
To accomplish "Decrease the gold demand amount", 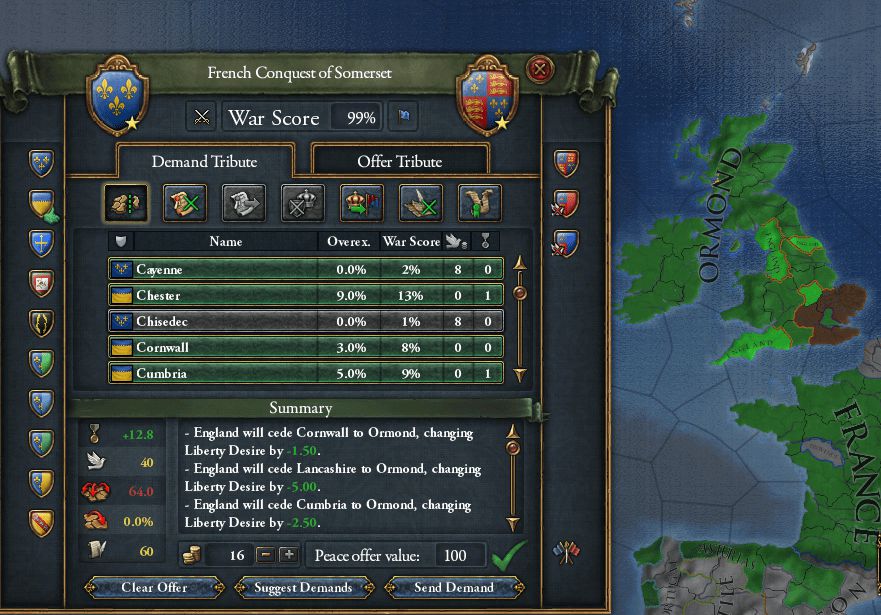I will tap(266, 555).
